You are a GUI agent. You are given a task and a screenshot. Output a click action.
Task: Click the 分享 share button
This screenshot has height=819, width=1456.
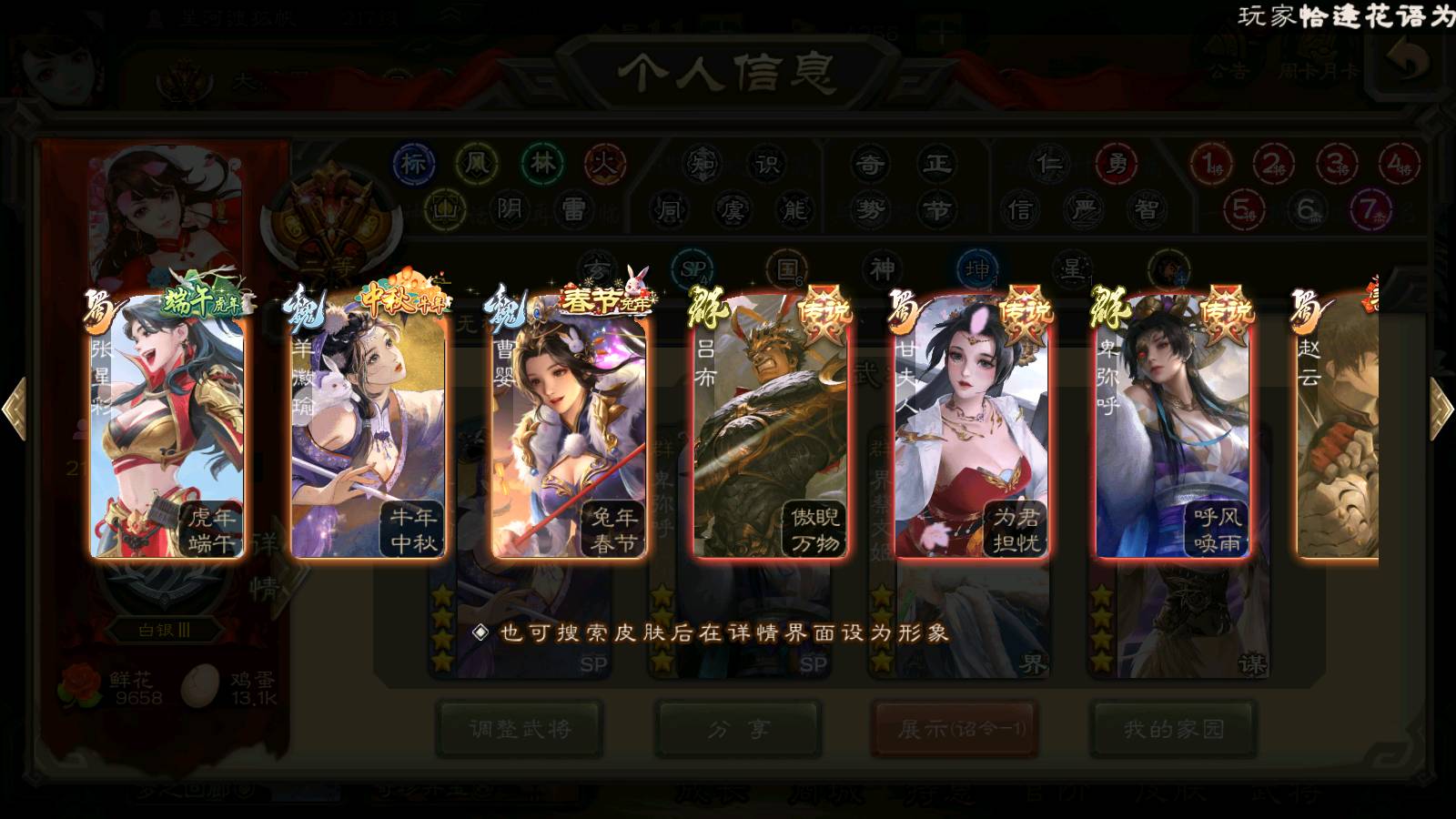(x=738, y=729)
